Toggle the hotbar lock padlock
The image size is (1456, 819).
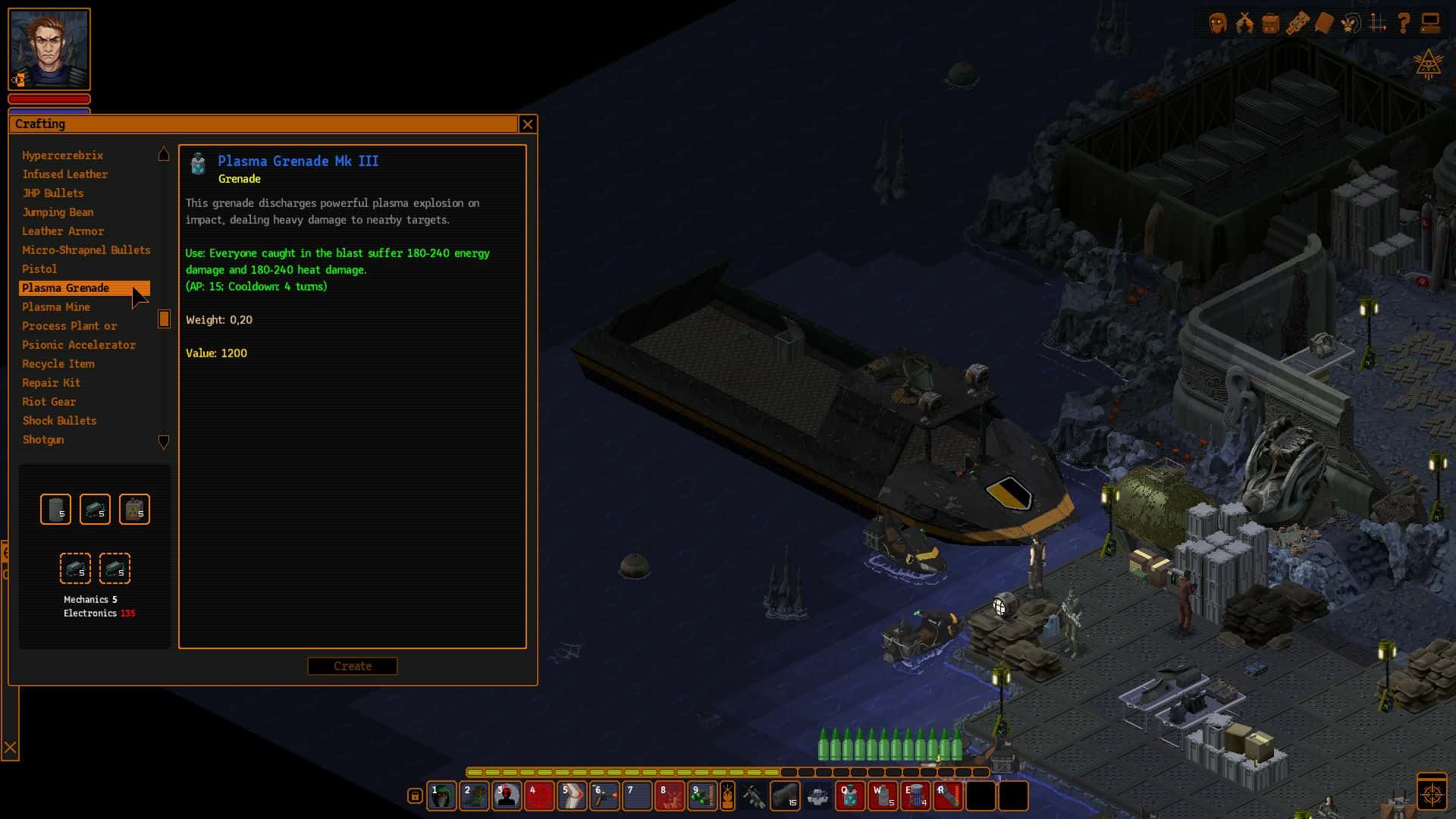click(414, 795)
